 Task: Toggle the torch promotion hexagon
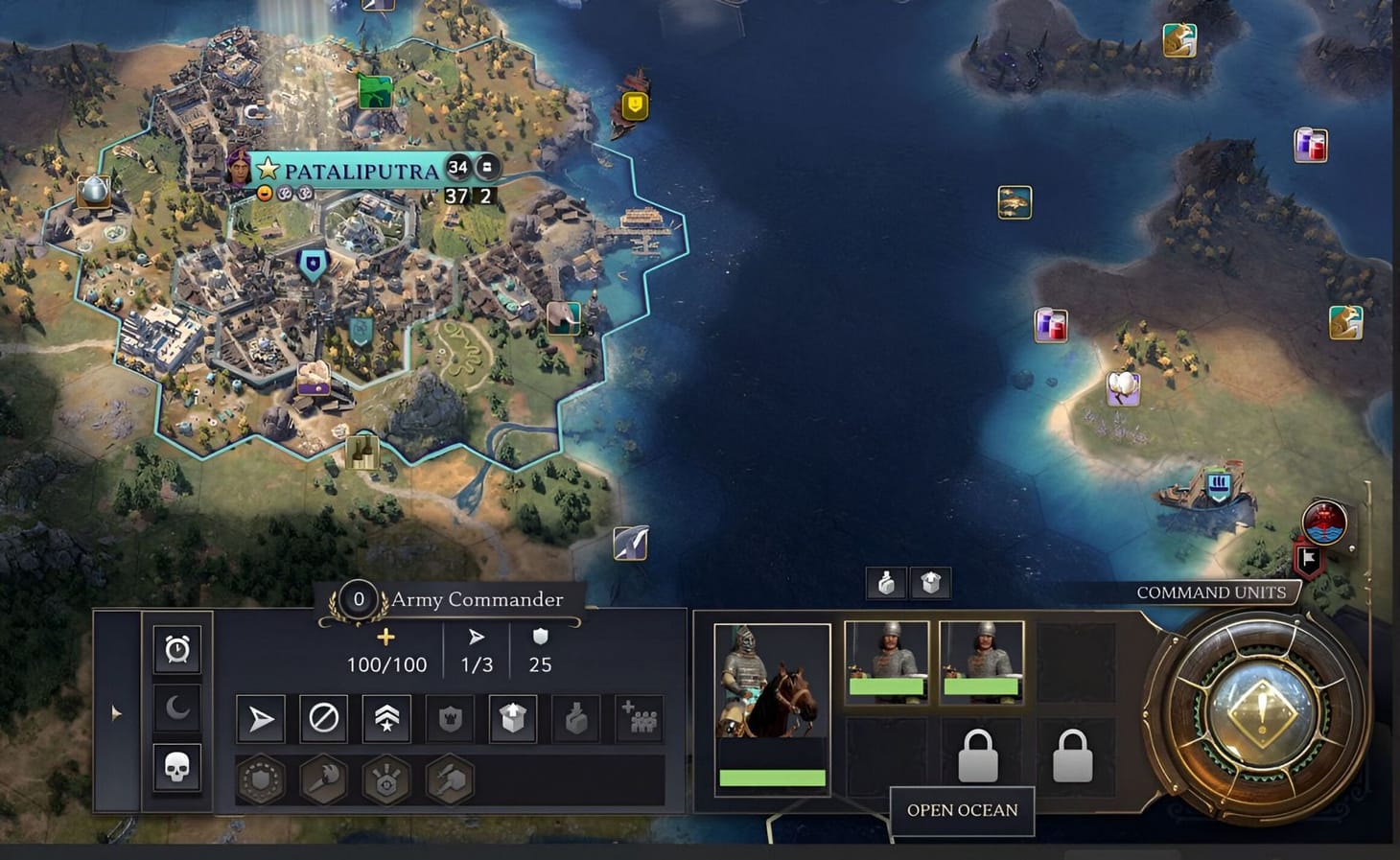coord(321,779)
